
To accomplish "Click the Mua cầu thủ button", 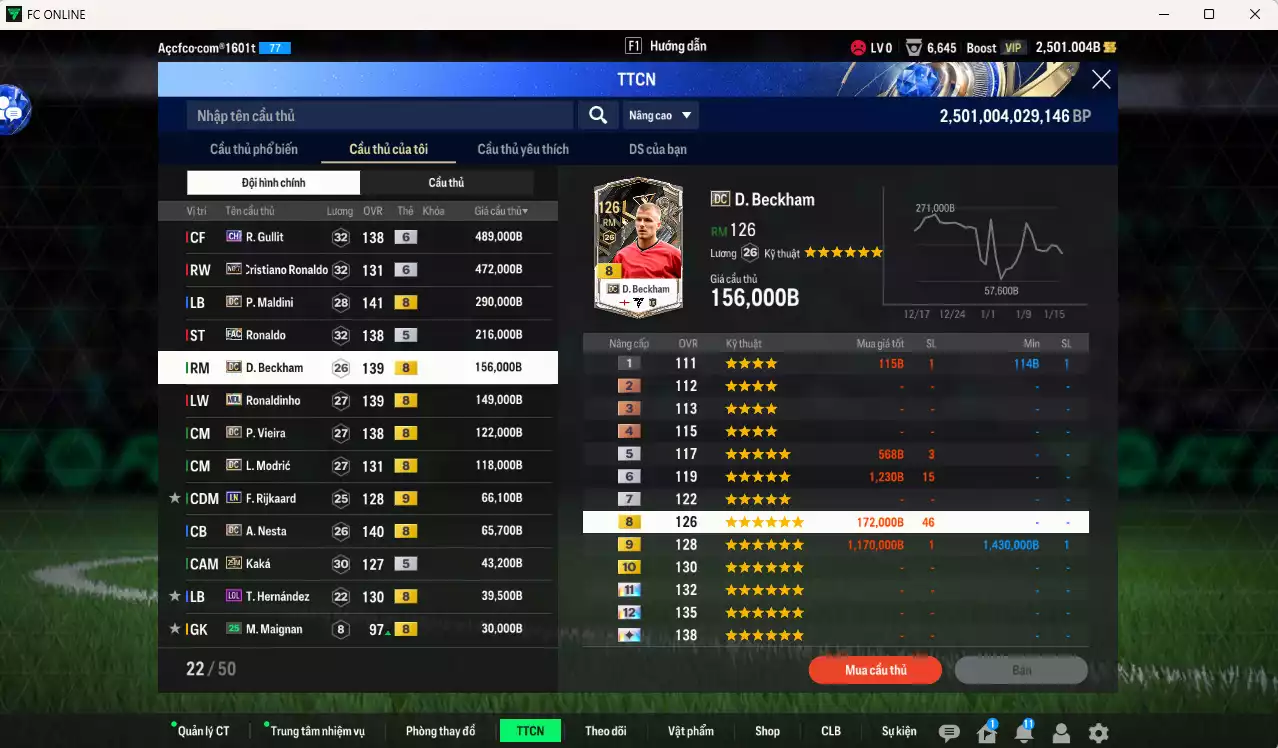I will pyautogui.click(x=875, y=670).
